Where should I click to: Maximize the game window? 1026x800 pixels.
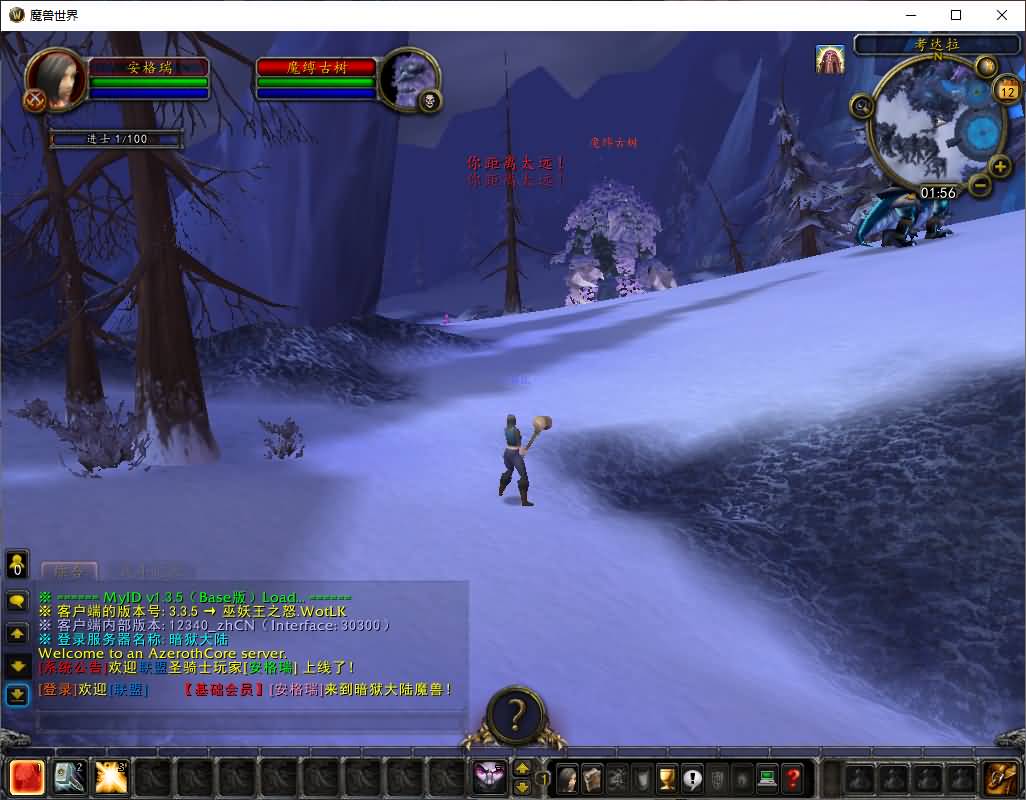coord(956,15)
